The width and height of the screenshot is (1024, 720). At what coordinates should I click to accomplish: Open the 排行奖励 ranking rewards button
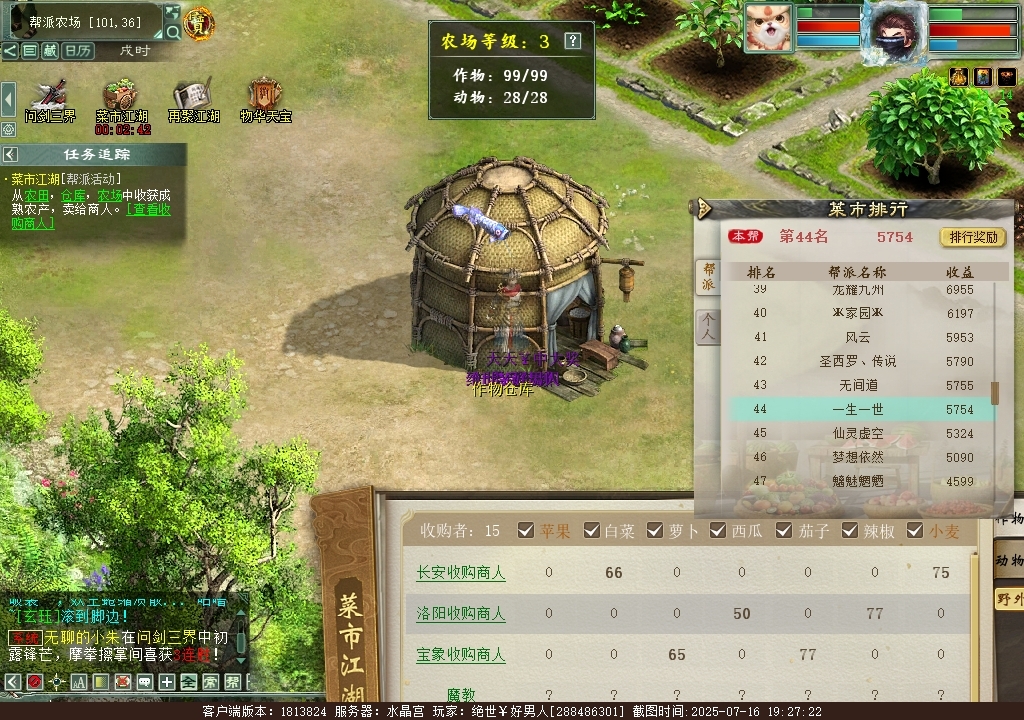pyautogui.click(x=972, y=237)
